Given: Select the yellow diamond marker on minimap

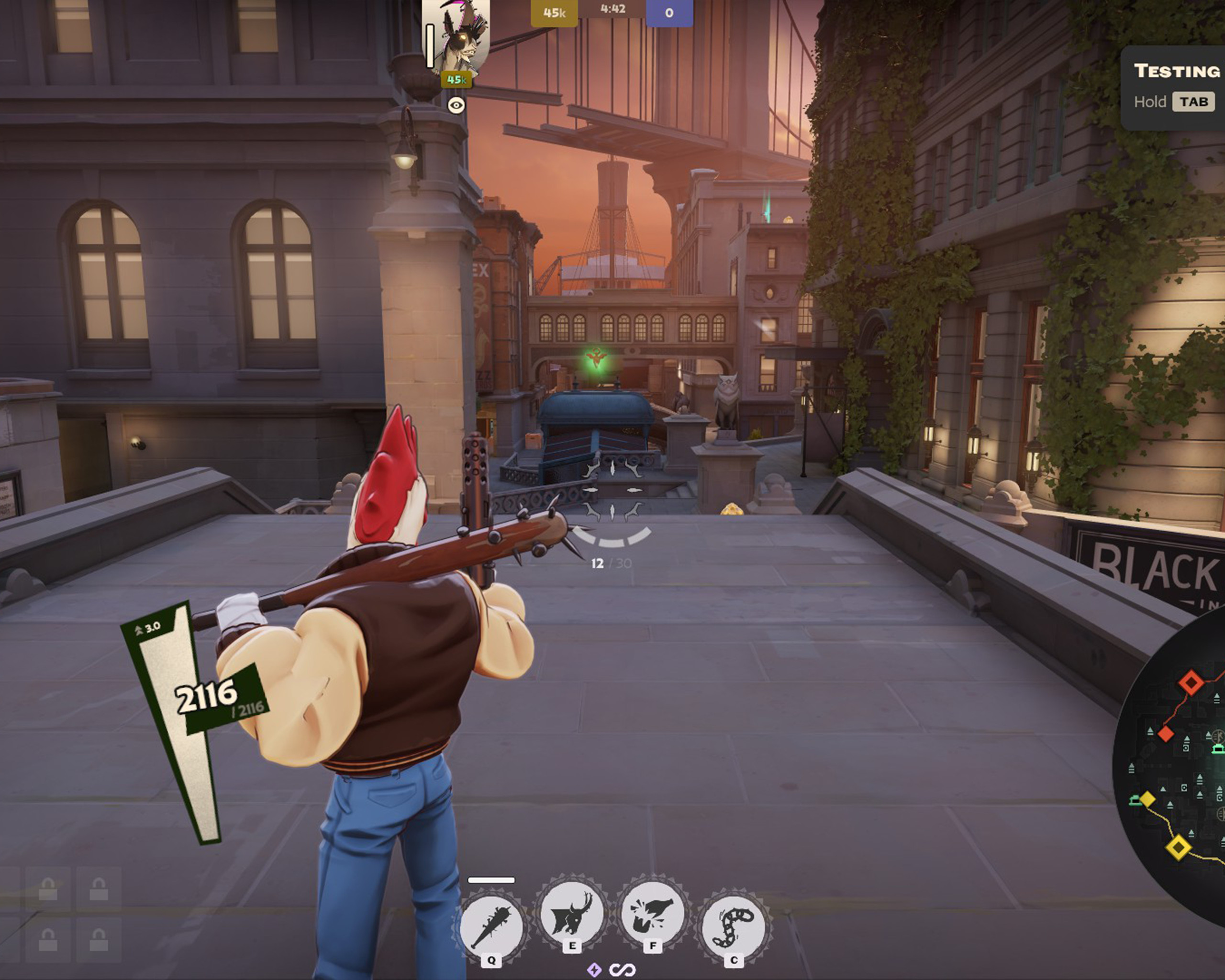Looking at the screenshot, I should coord(1179,847).
